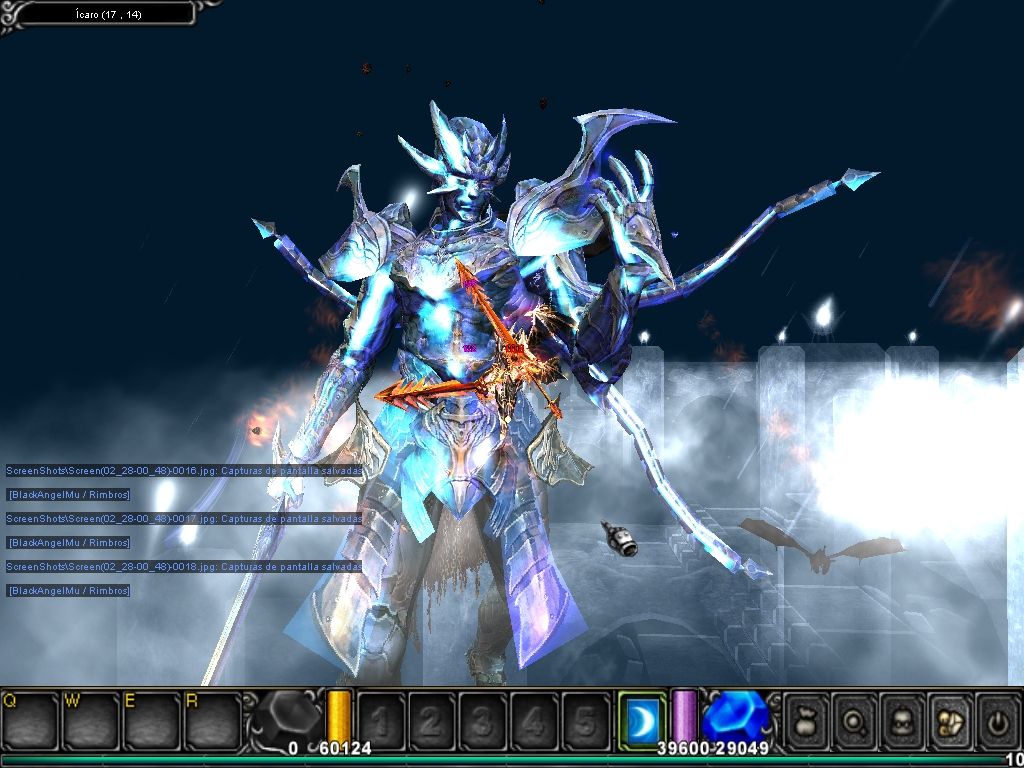
Task: Open the party group button
Action: (950, 720)
